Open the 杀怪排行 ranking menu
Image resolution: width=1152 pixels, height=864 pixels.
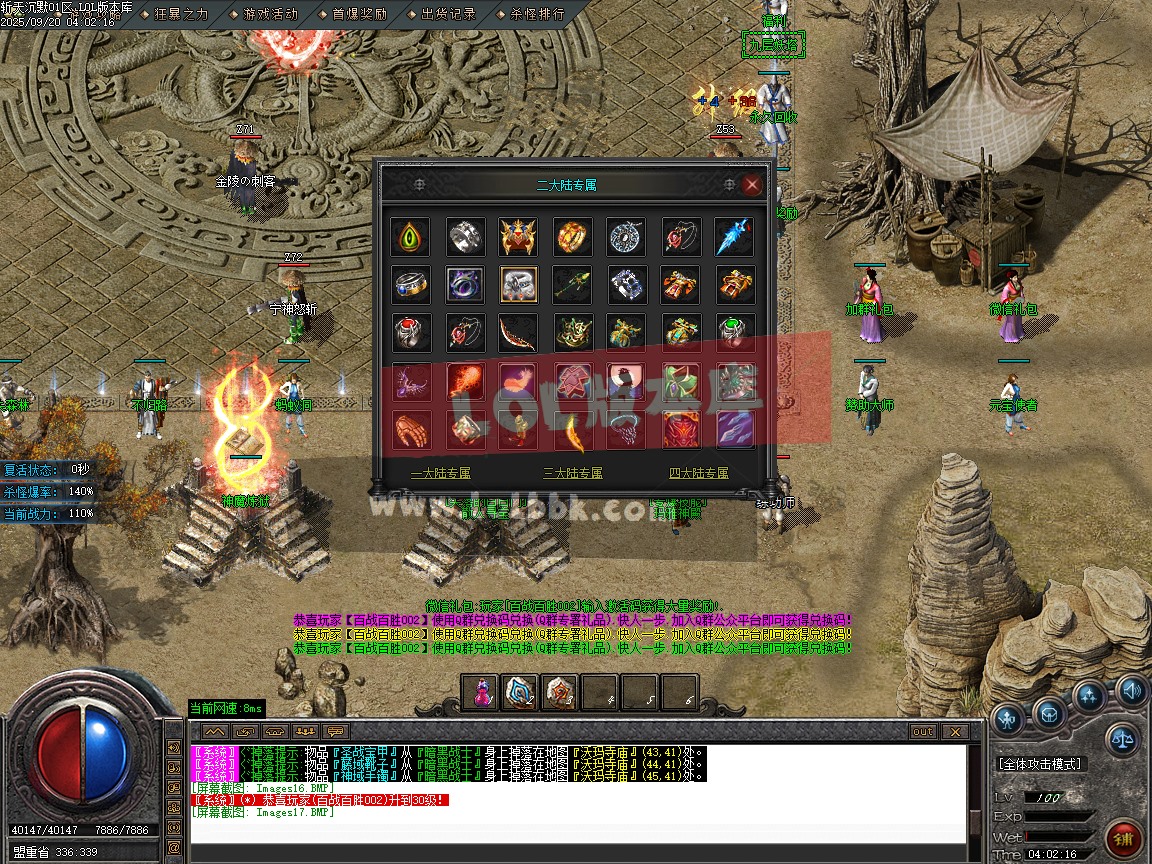click(x=536, y=15)
